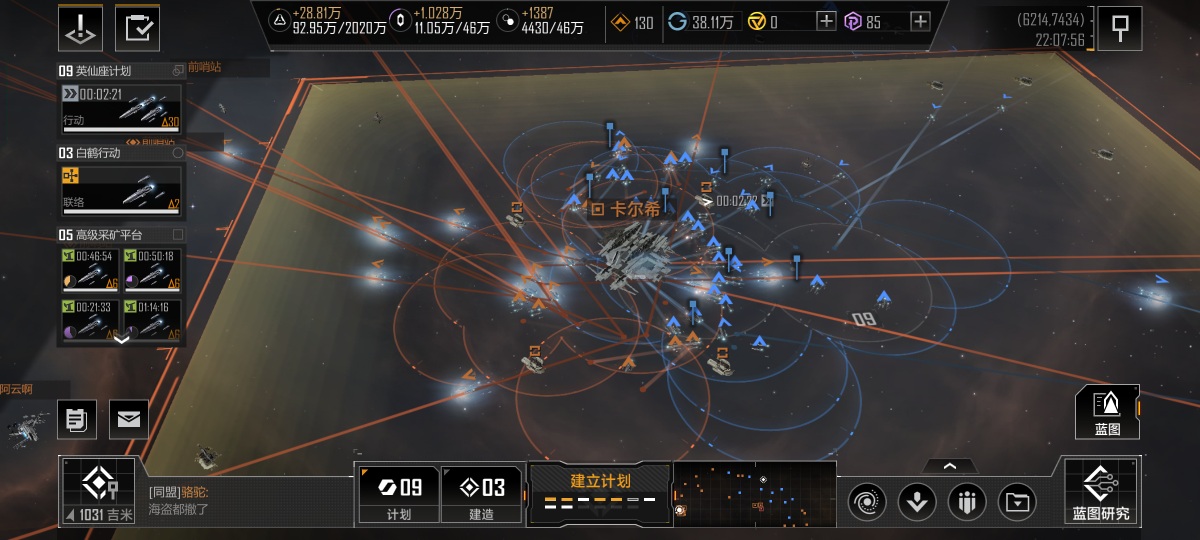The height and width of the screenshot is (540, 1200).
Task: Open the minimap in the bottom bar
Action: [755, 493]
